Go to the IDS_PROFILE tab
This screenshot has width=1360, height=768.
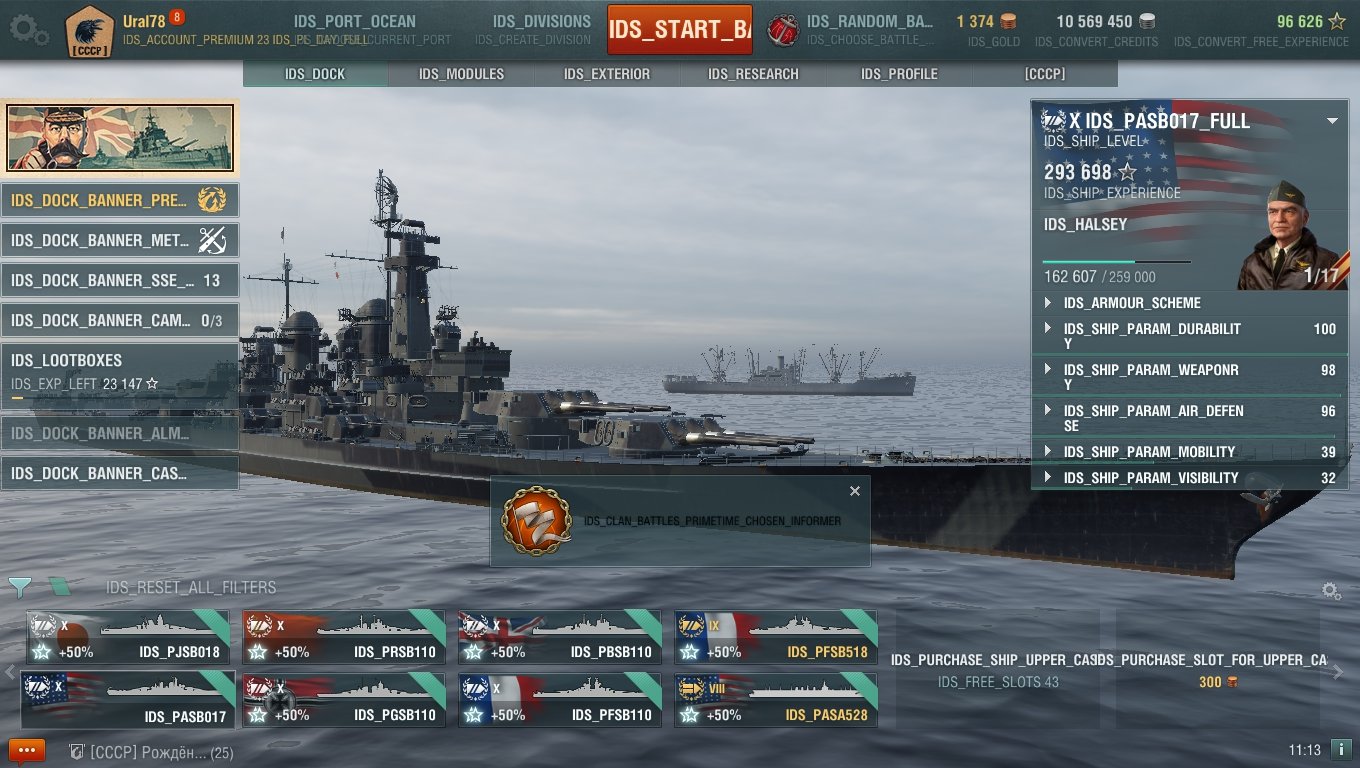(899, 74)
